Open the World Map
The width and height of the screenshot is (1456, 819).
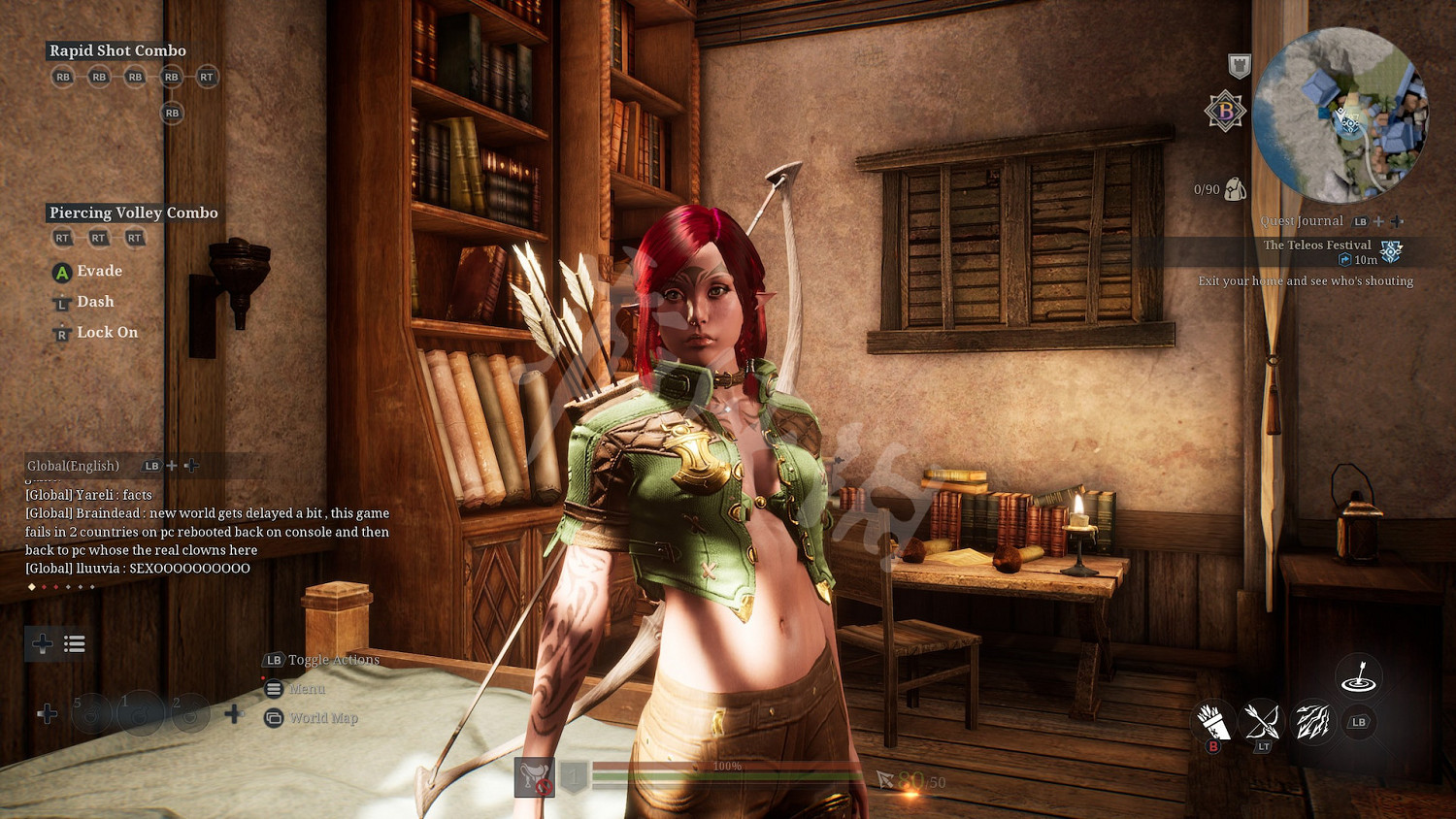click(x=323, y=718)
